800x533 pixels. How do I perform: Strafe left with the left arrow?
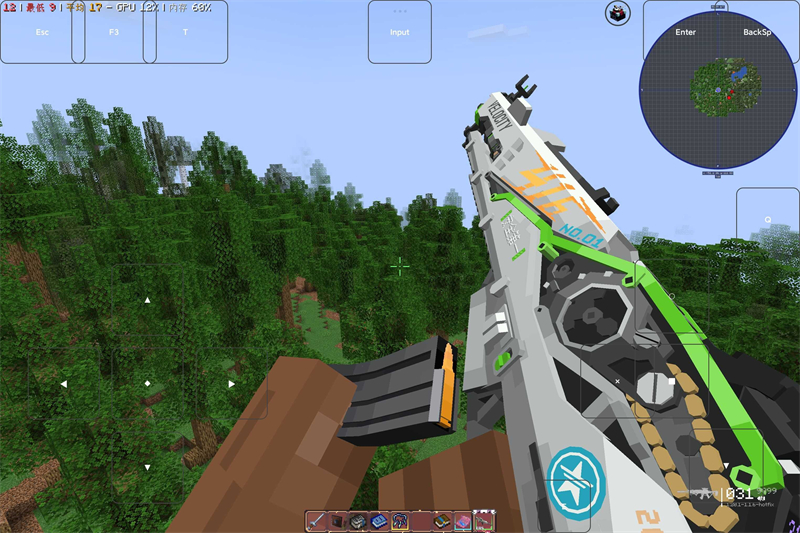click(63, 383)
